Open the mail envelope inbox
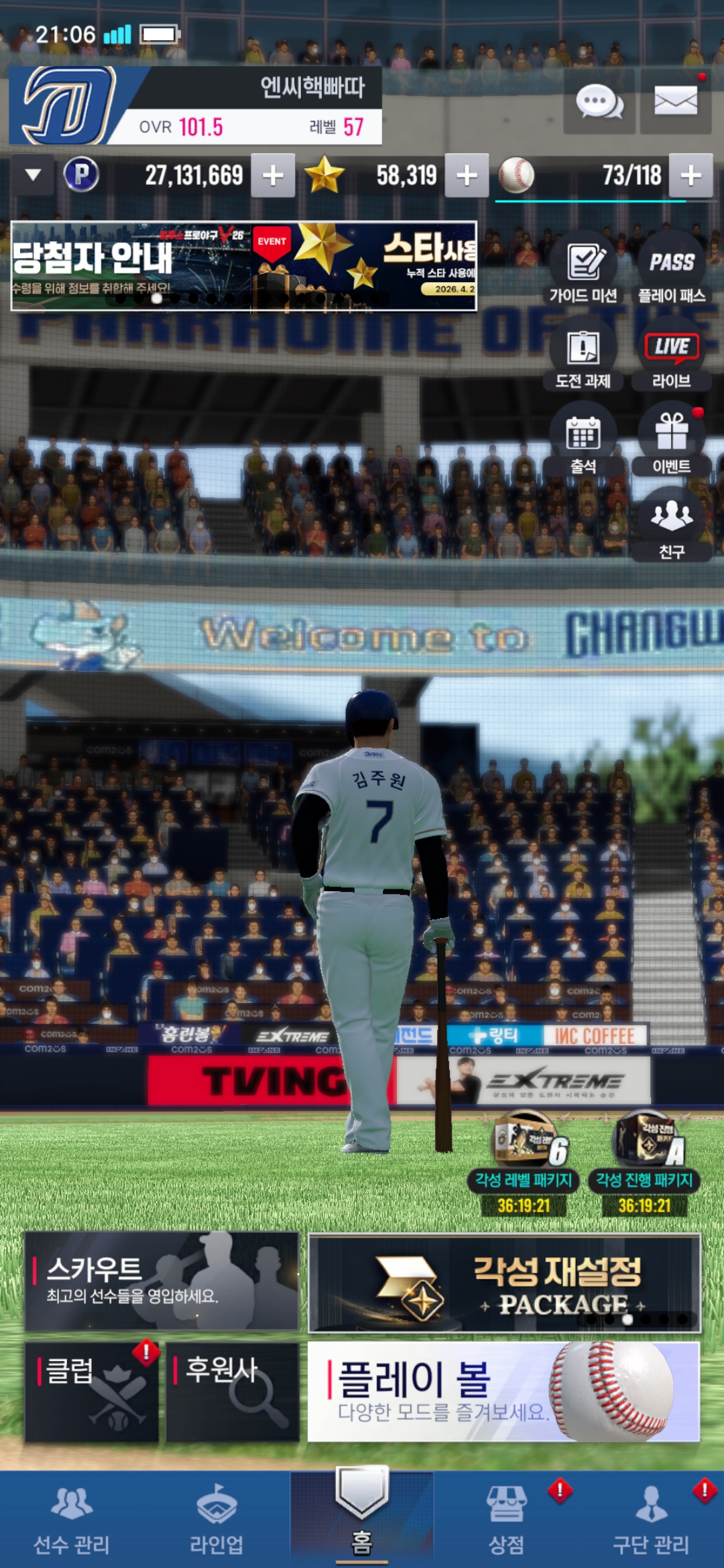 tap(675, 102)
